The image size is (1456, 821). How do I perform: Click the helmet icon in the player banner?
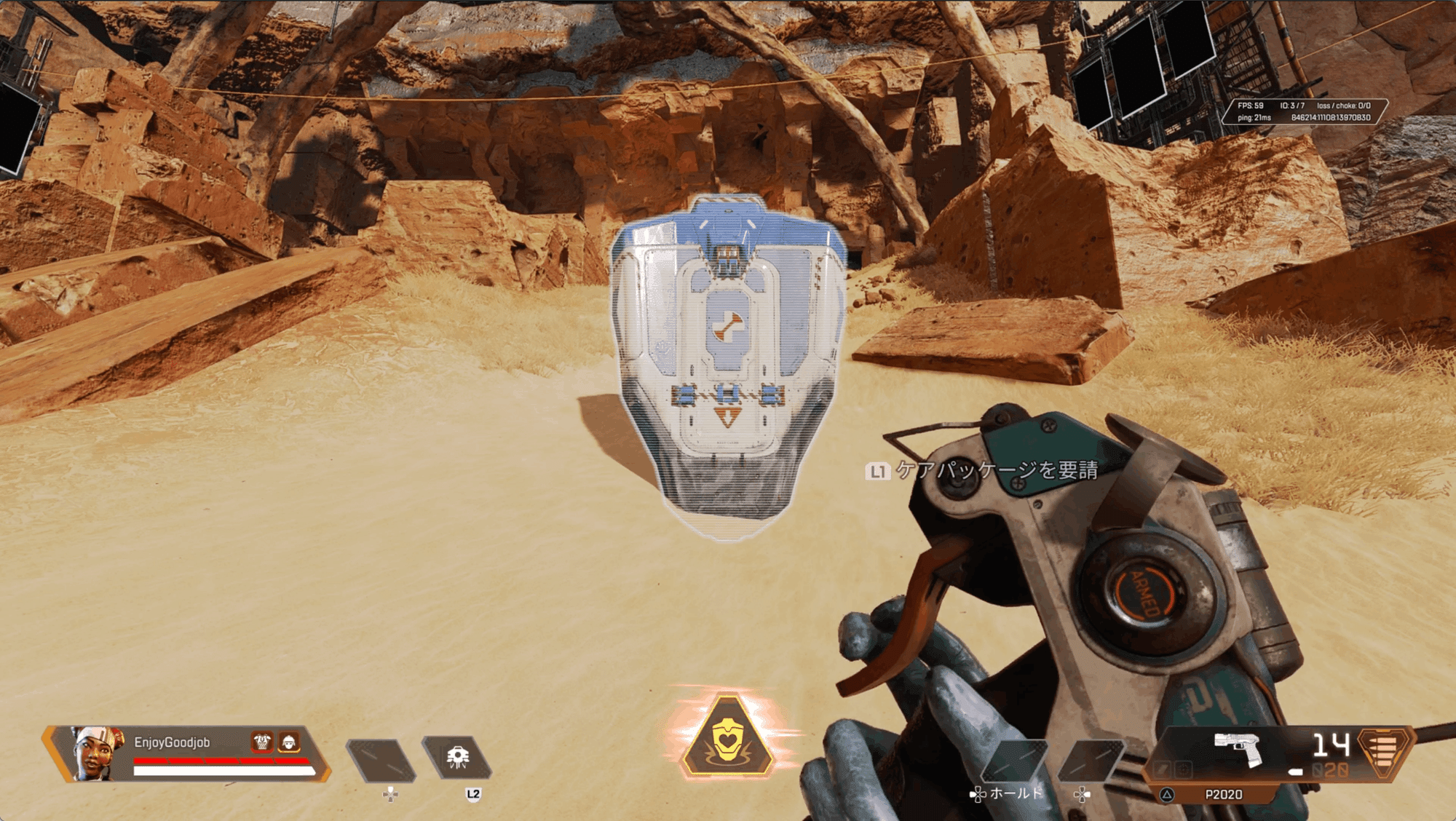coord(290,742)
